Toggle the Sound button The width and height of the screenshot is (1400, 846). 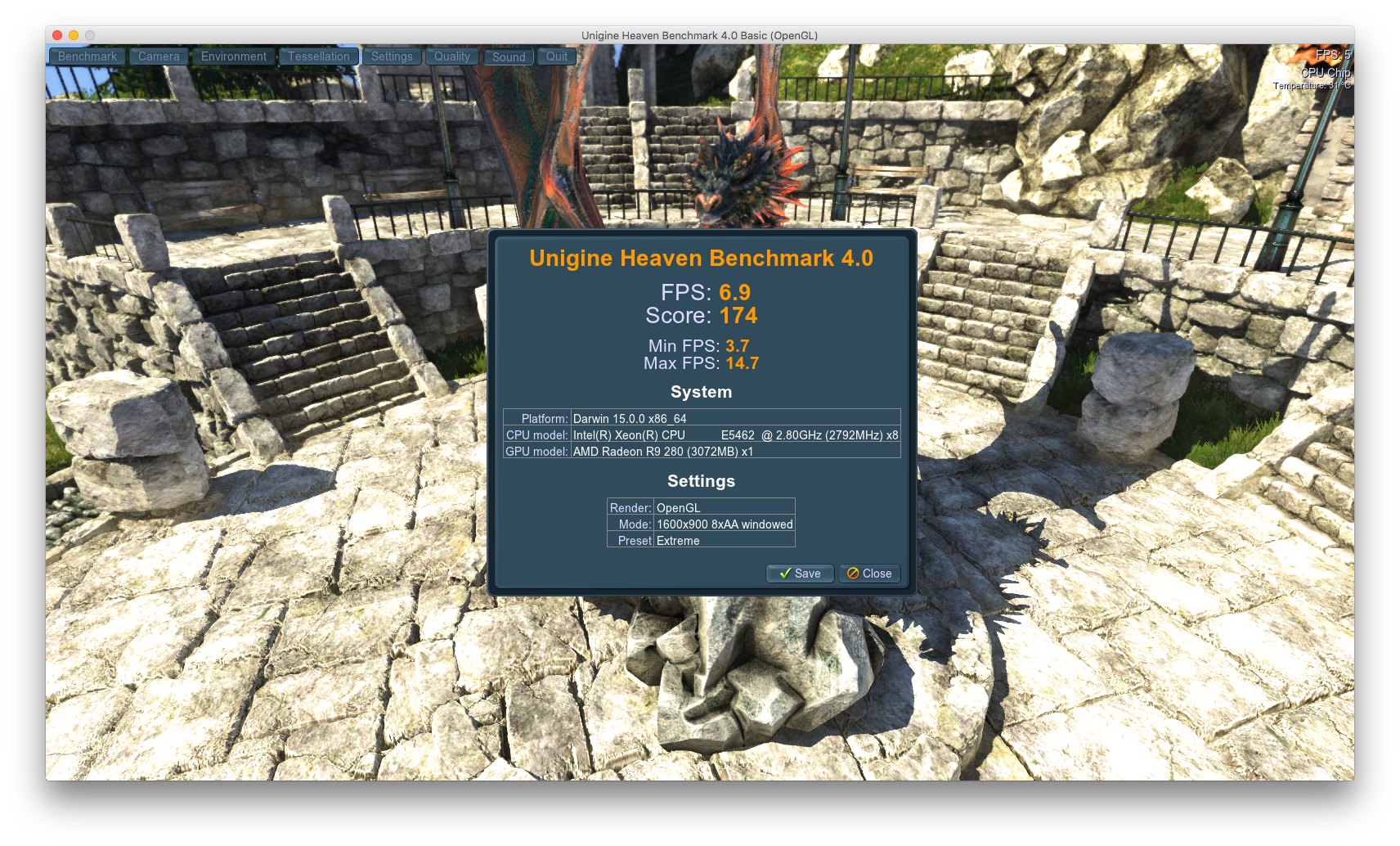tap(509, 57)
